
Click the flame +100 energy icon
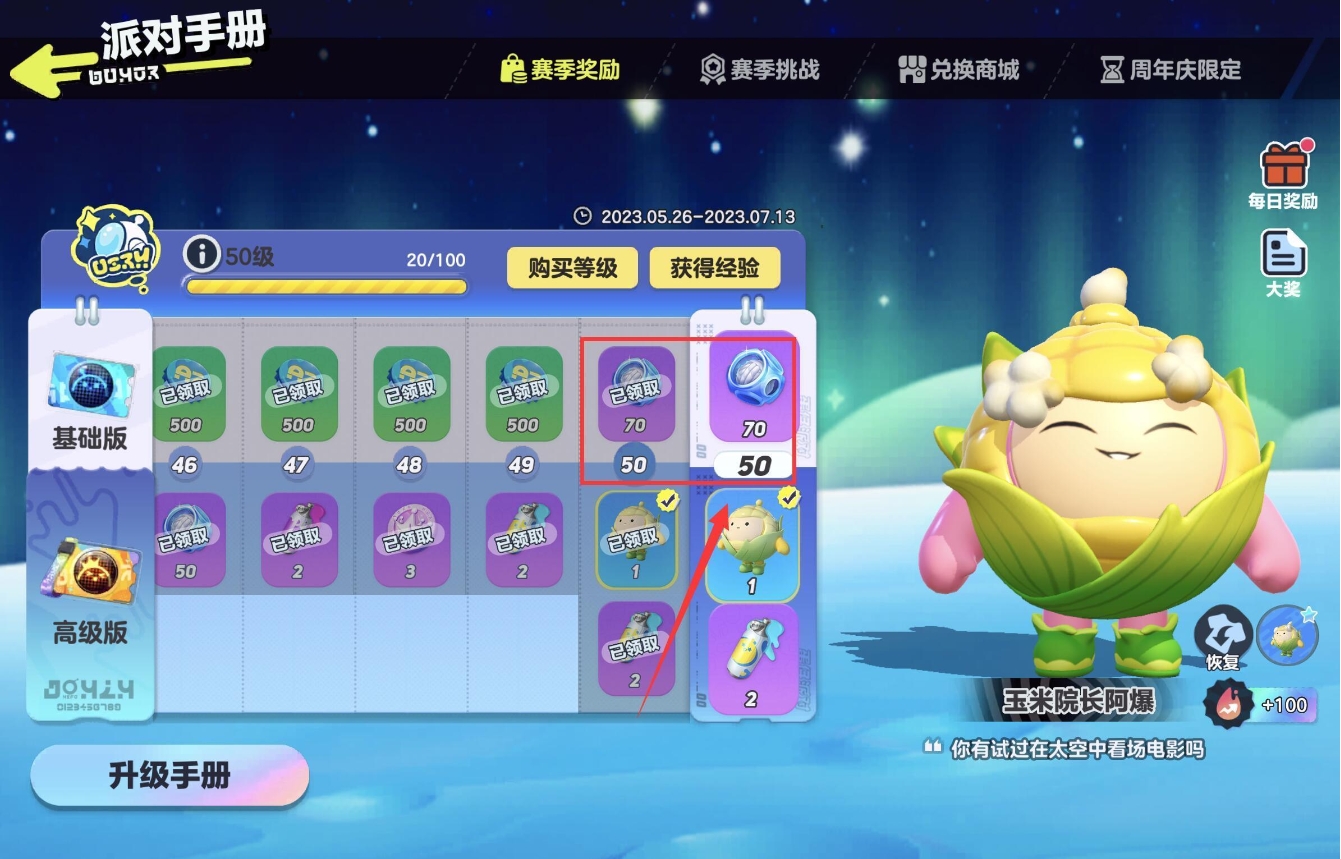pos(1227,705)
